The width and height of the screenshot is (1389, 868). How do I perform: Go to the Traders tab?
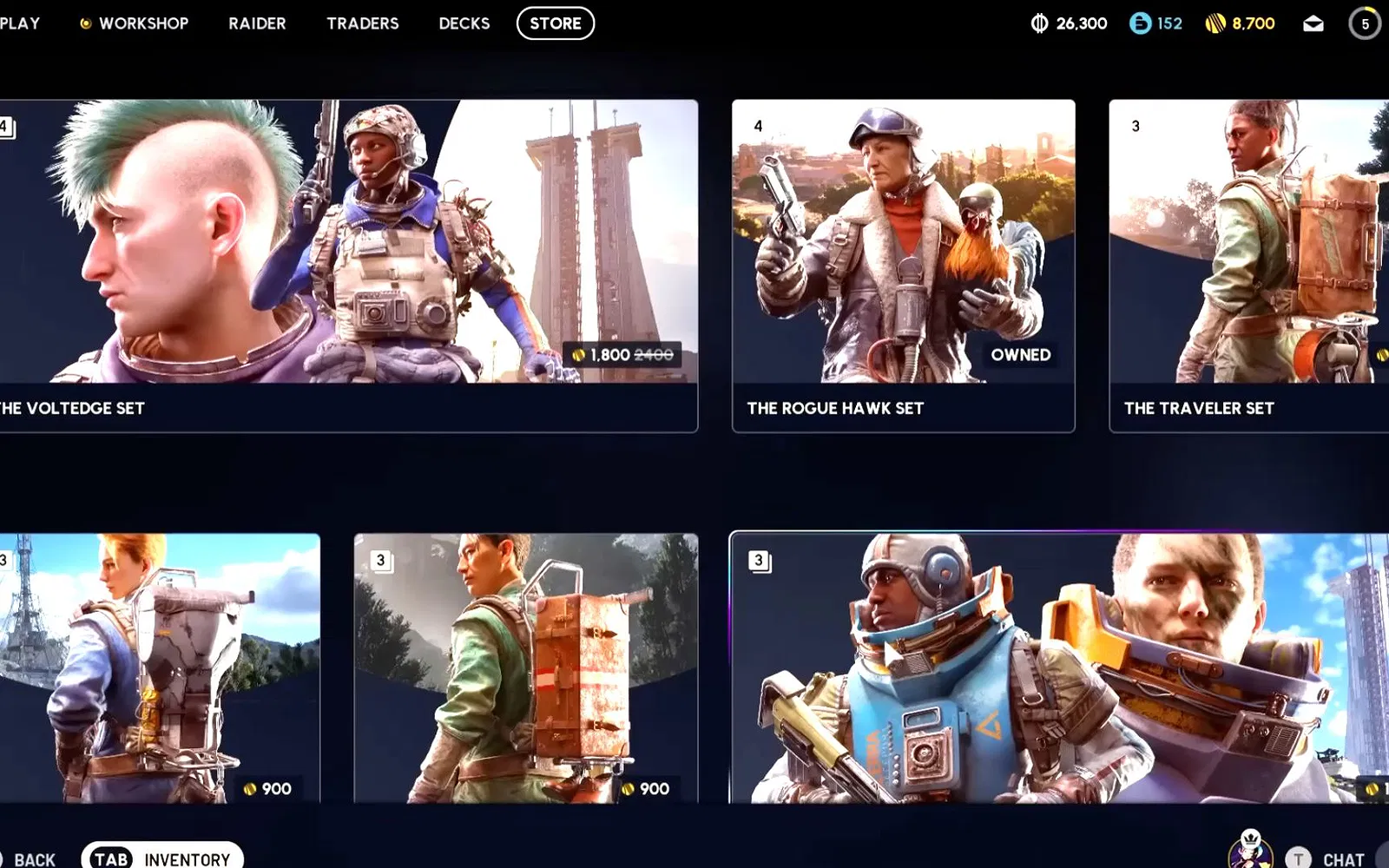[362, 23]
